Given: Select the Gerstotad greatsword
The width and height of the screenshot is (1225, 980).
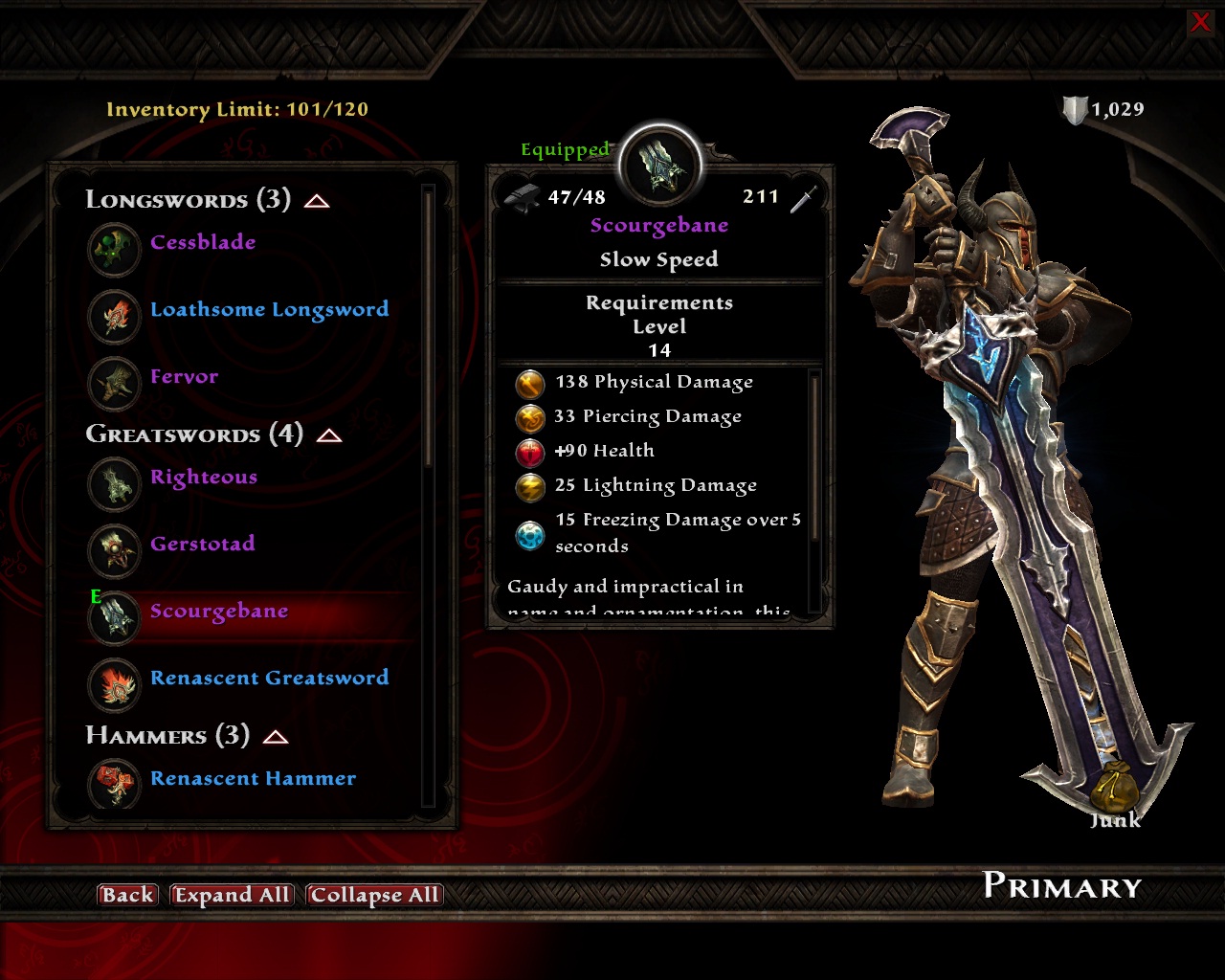Looking at the screenshot, I should [202, 545].
